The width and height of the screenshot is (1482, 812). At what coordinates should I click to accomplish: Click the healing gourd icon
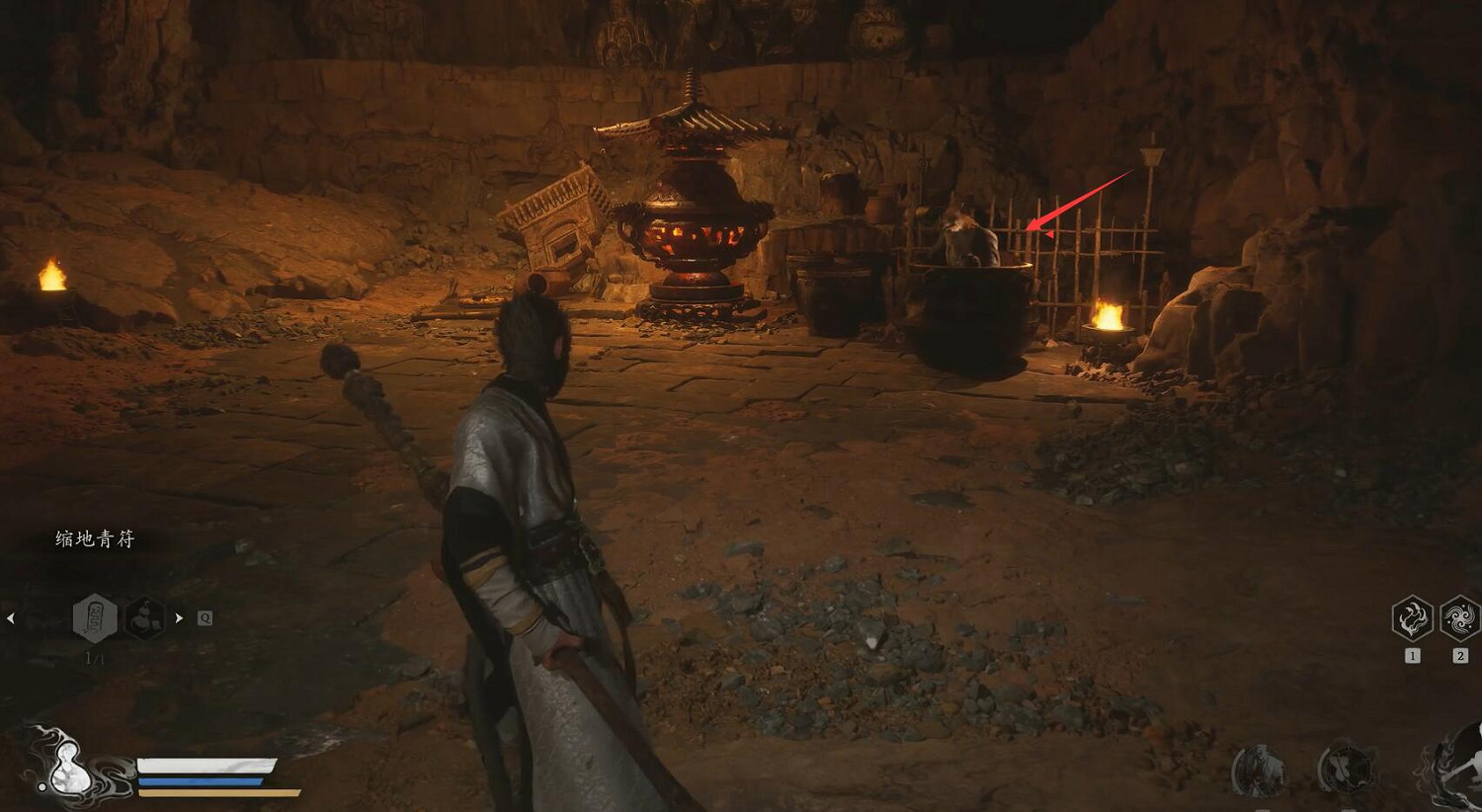coord(61,766)
